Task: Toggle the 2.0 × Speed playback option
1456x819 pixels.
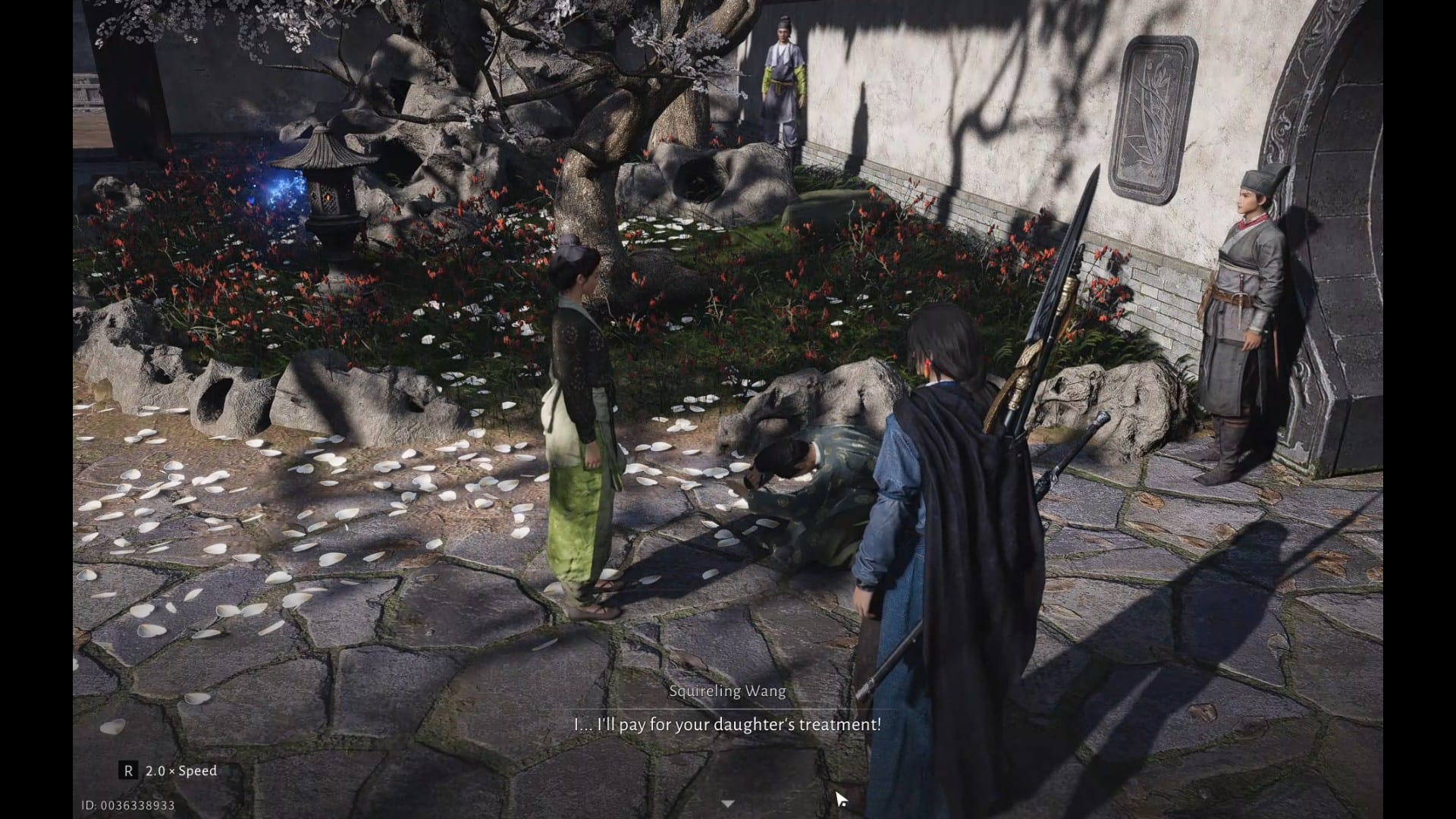Action: [x=168, y=770]
